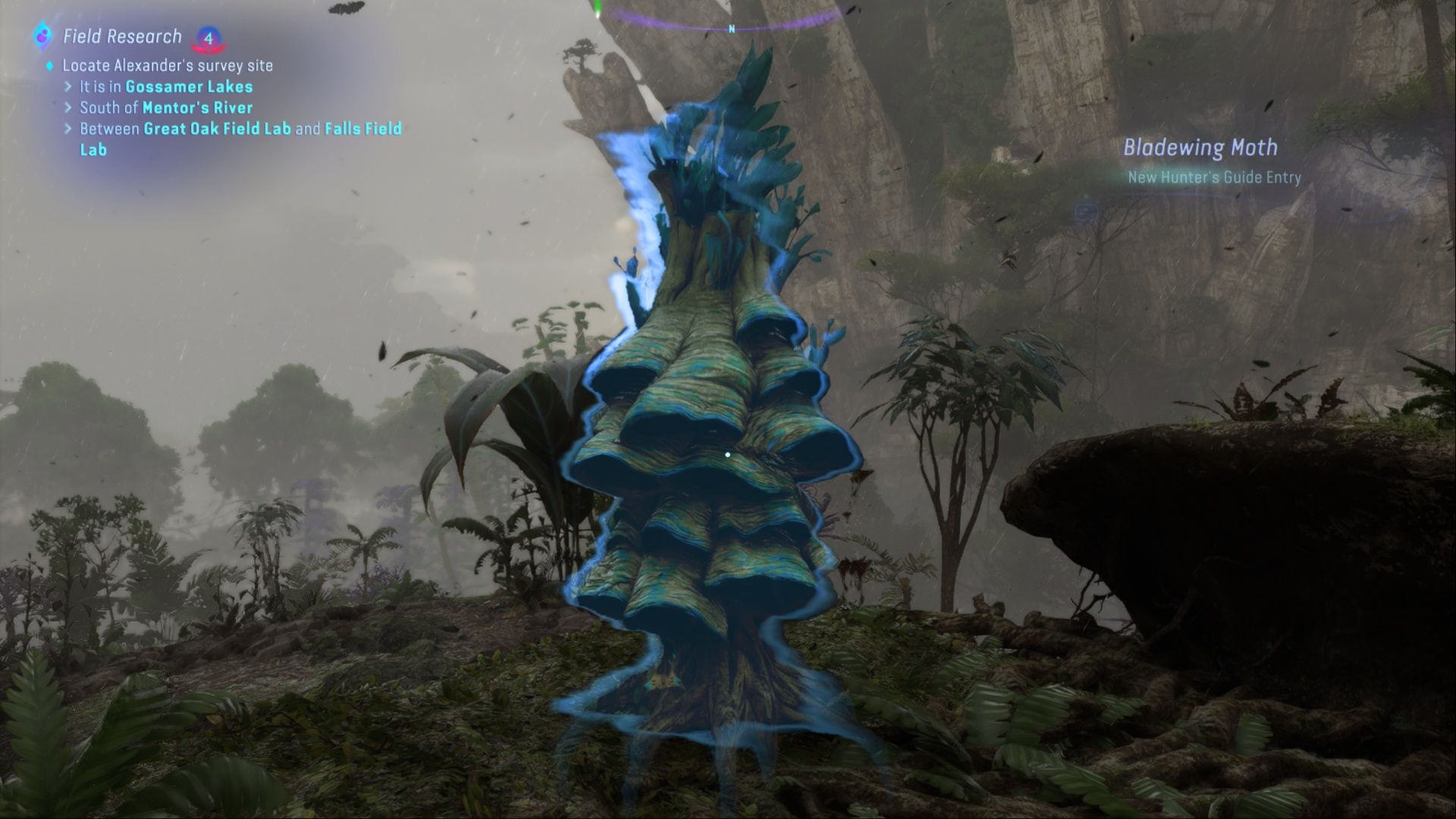Toggle the Locate Alexander's survey site objective

[167, 66]
